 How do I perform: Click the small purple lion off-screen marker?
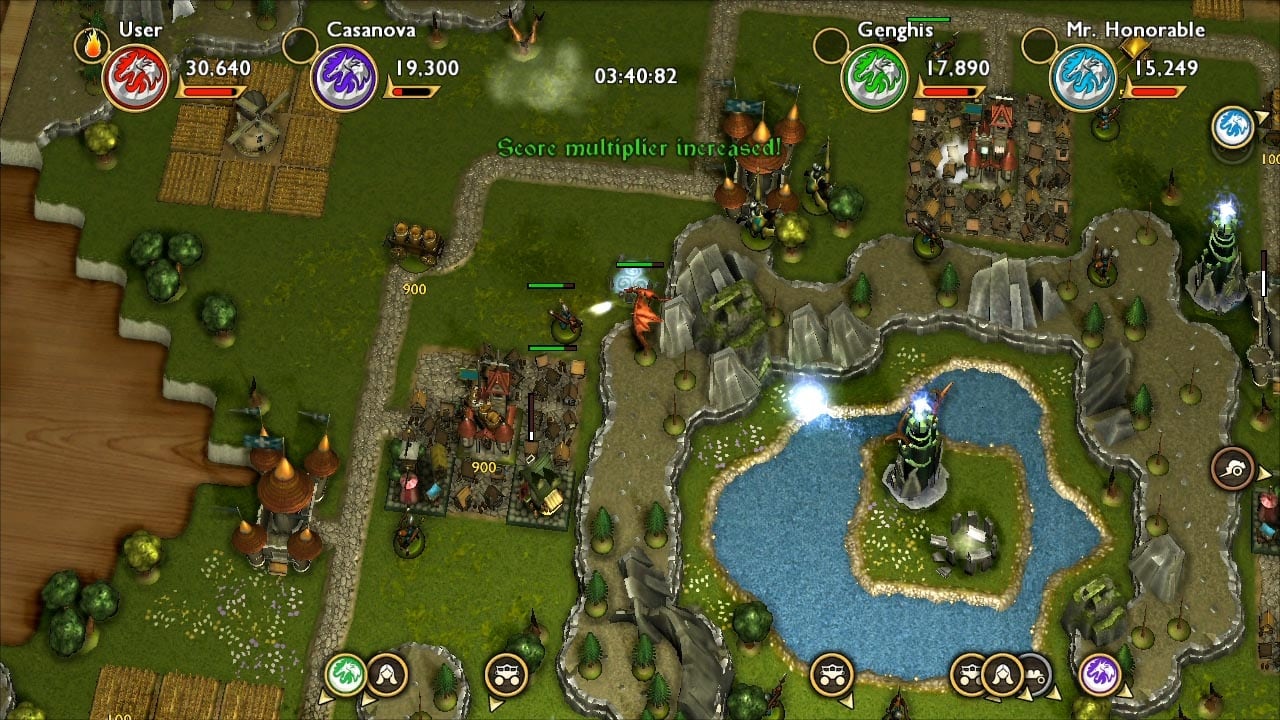pos(1099,673)
